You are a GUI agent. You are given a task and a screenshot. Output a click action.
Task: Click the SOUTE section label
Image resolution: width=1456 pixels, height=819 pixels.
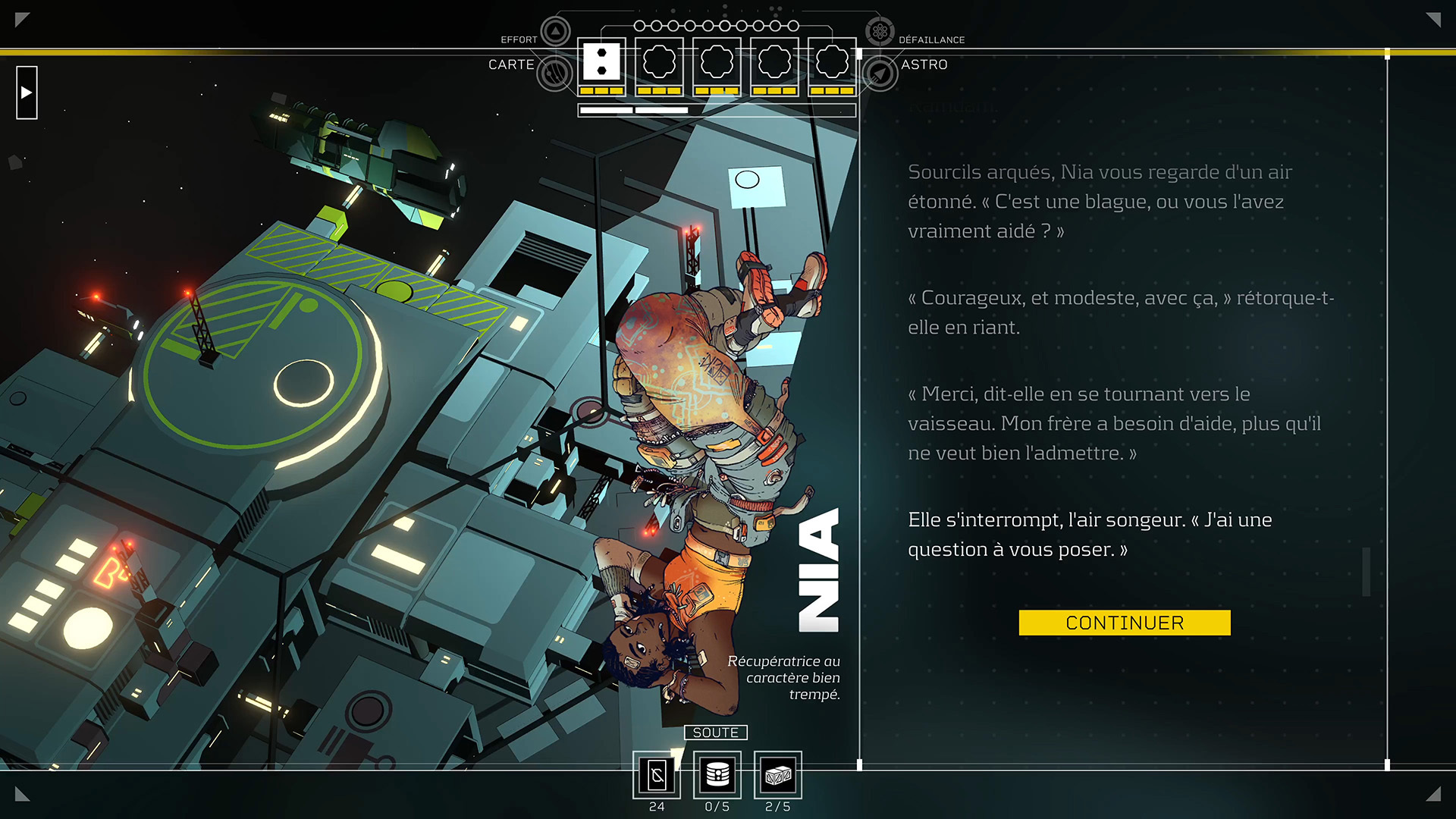(716, 733)
